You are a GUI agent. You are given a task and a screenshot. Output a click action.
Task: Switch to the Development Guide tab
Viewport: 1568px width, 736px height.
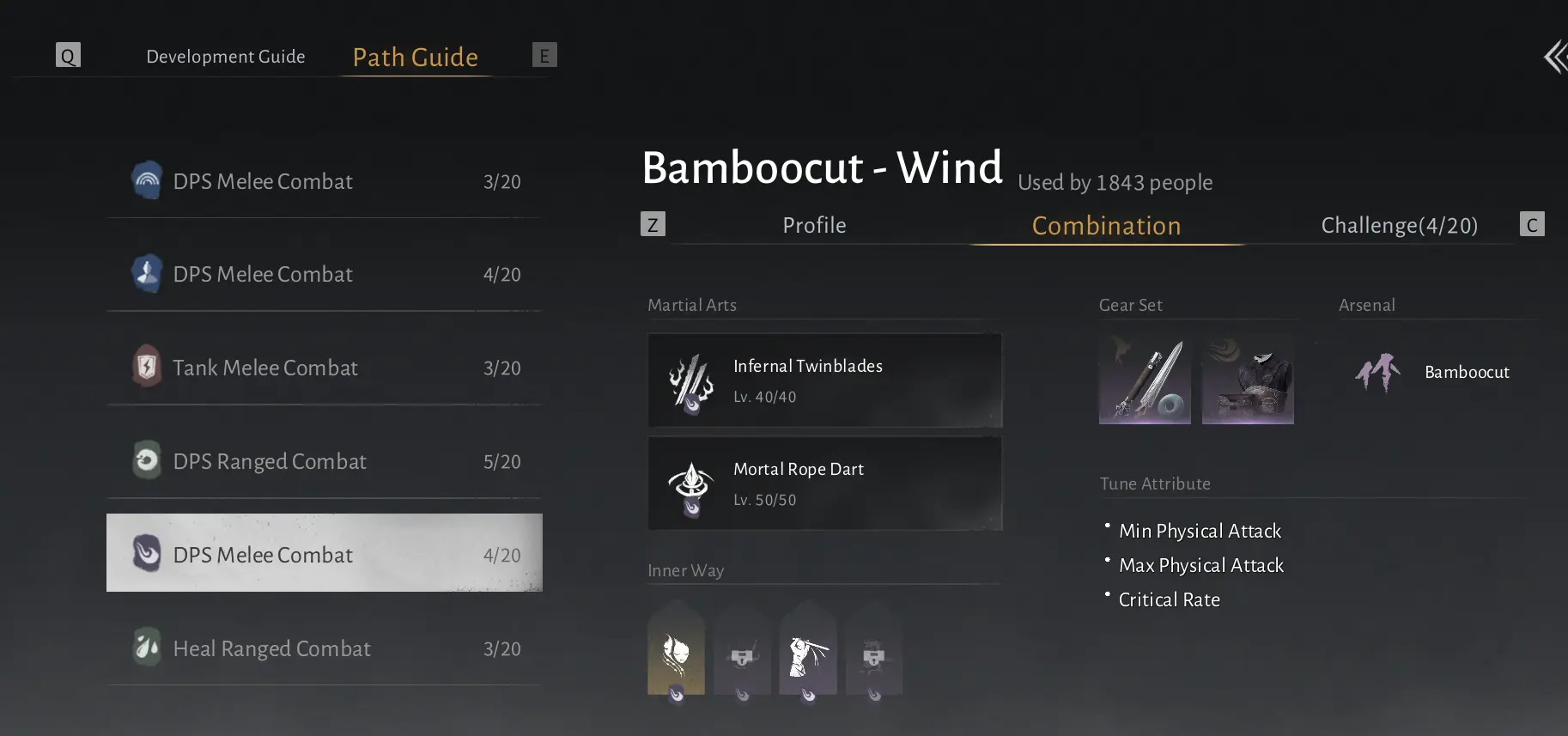coord(225,57)
